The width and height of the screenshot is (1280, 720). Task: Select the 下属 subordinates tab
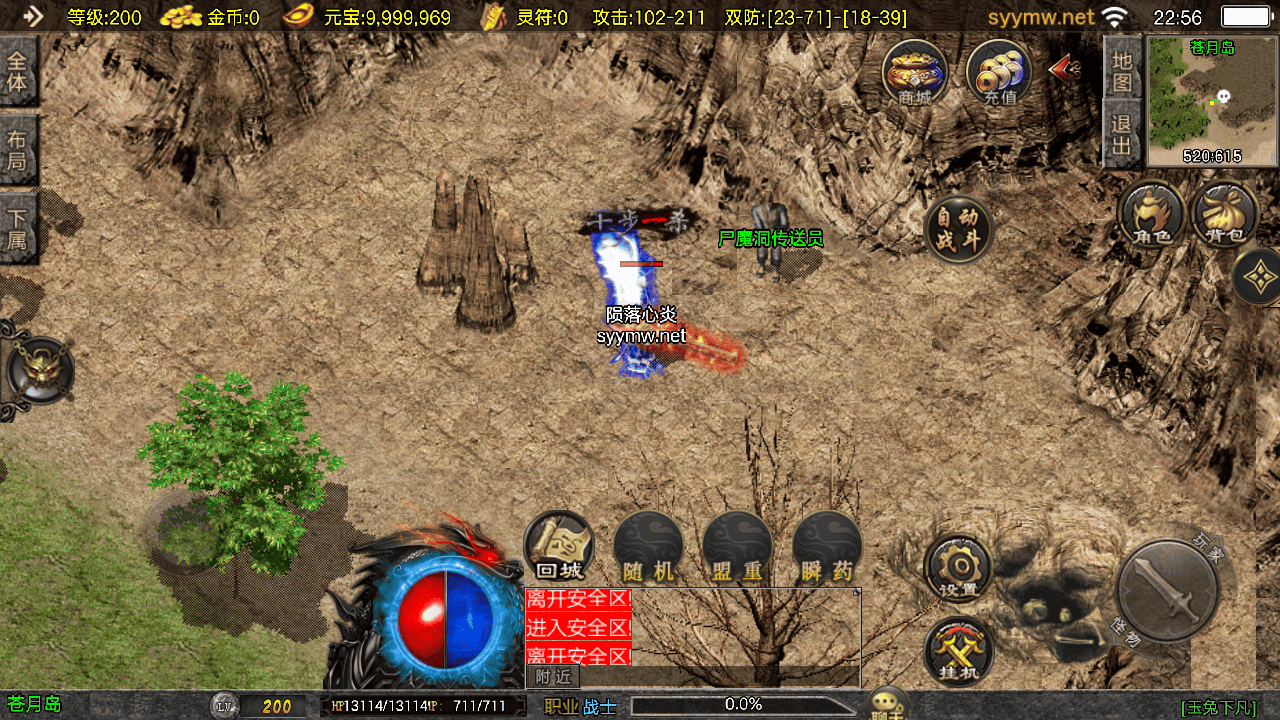click(18, 227)
